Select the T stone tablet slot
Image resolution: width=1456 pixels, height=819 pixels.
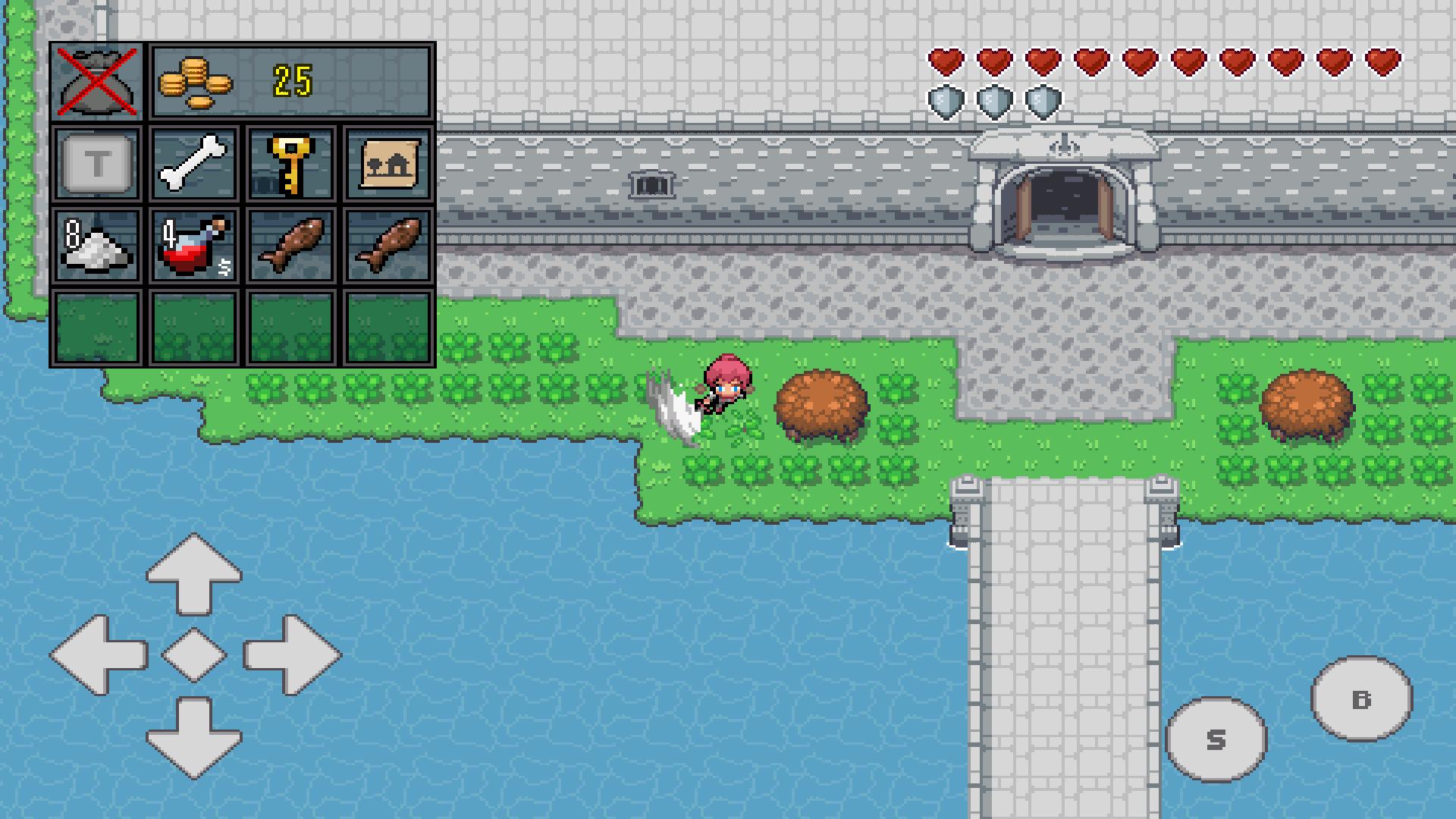97,164
